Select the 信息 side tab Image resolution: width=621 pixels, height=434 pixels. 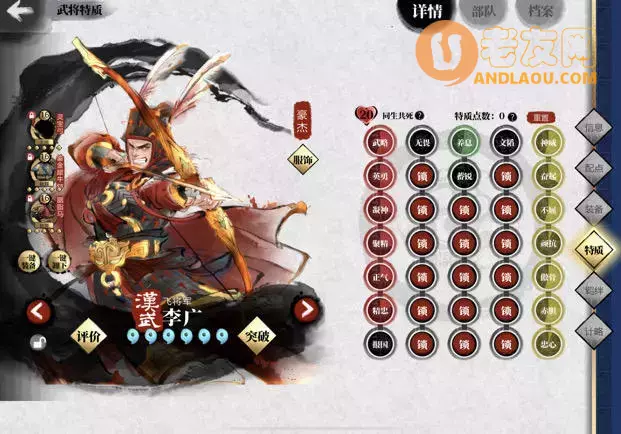[594, 130]
